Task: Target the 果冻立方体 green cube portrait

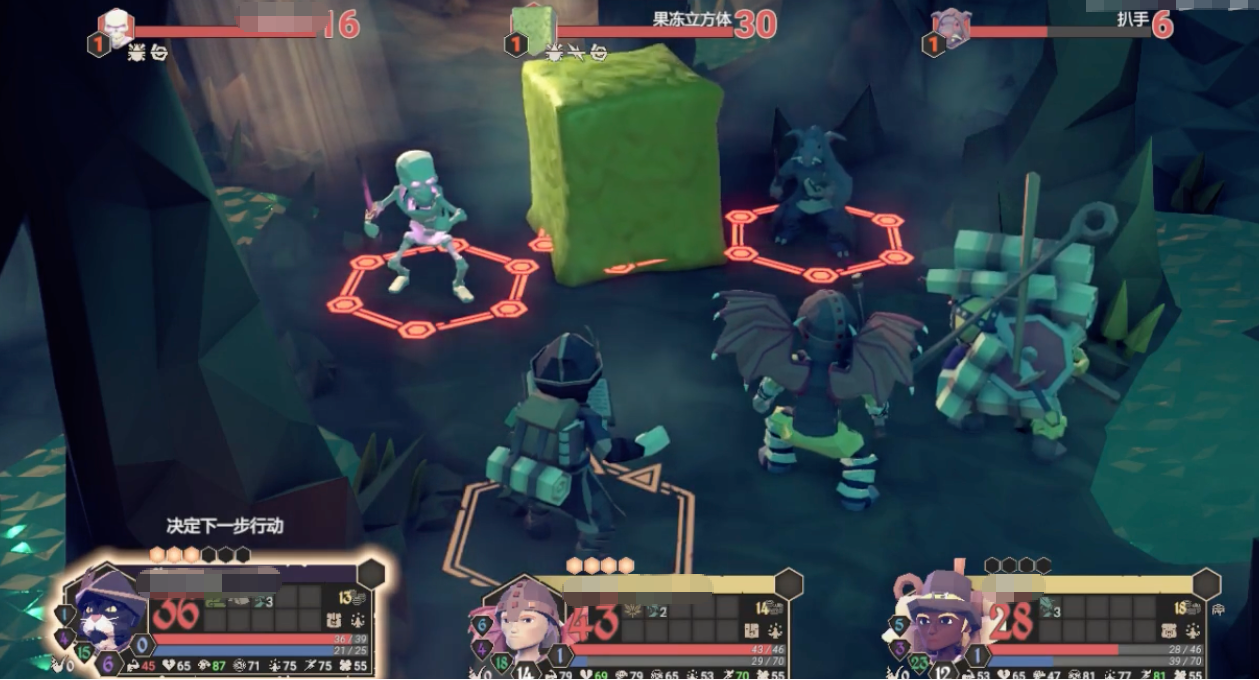Action: point(532,28)
